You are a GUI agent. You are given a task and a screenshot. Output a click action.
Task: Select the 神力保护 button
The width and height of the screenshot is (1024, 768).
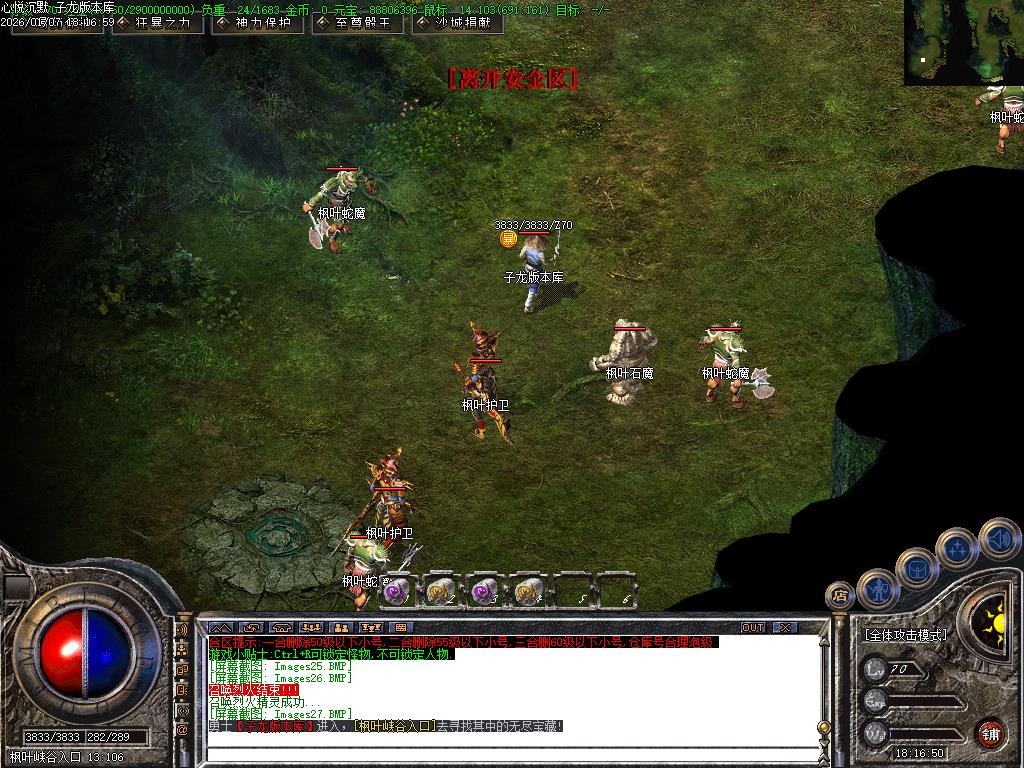(257, 23)
